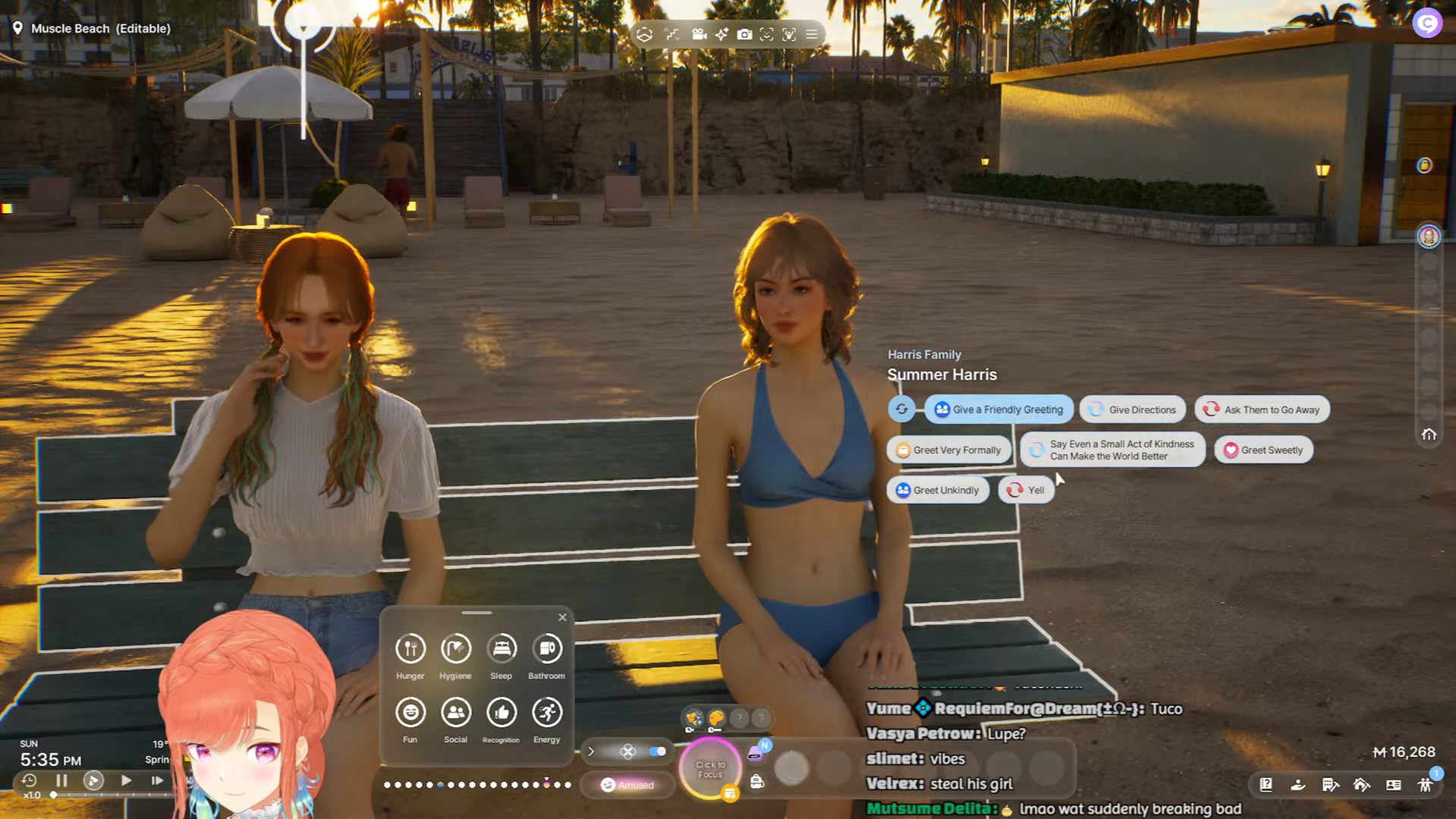Choose the Small Act of Kindness line
This screenshot has width=1456, height=819.
(x=1112, y=450)
